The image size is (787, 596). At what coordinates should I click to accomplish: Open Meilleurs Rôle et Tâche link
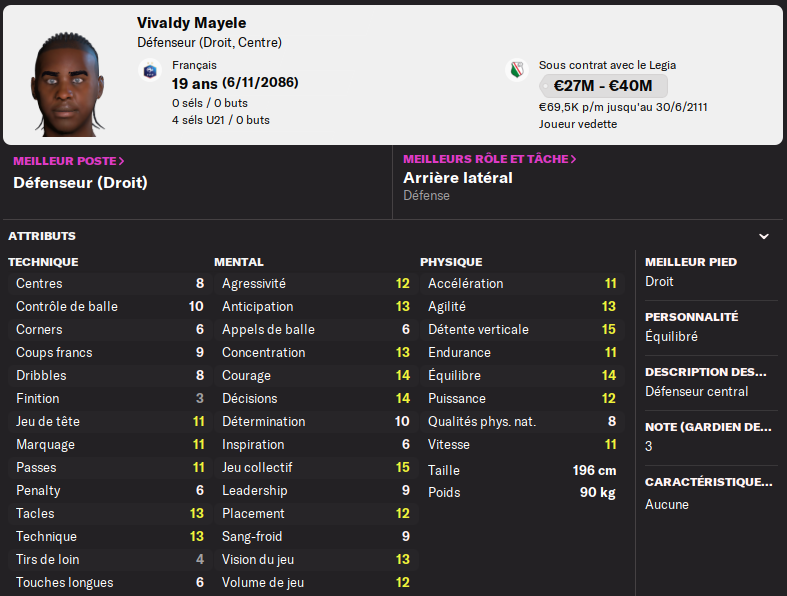tap(489, 159)
